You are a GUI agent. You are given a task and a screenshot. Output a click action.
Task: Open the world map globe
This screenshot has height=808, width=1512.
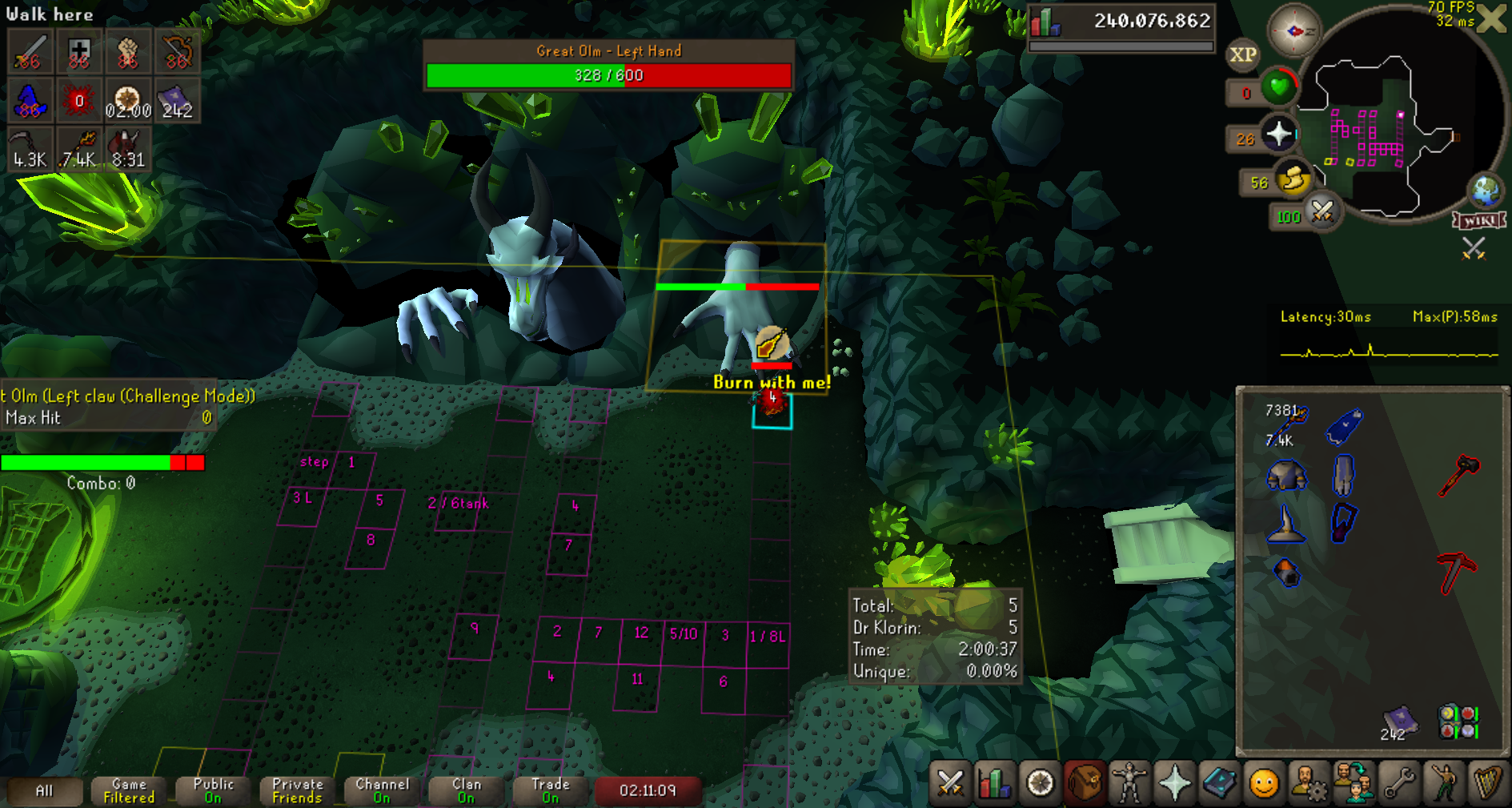coord(1486,191)
